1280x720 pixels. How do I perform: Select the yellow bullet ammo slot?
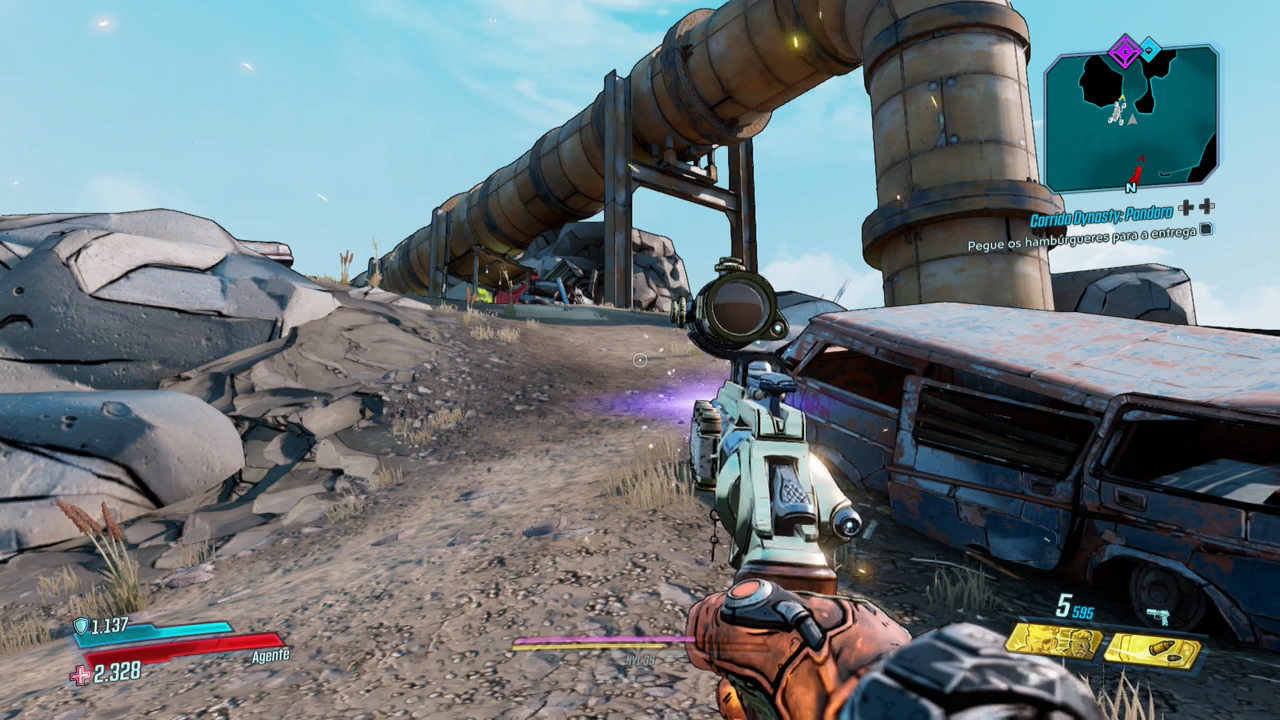tap(1152, 651)
